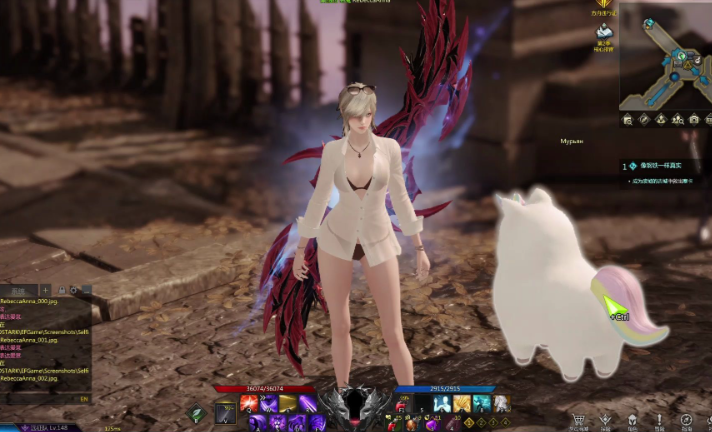The width and height of the screenshot is (712, 432).
Task: Activate the red fiery burst skill icon
Action: tap(247, 403)
